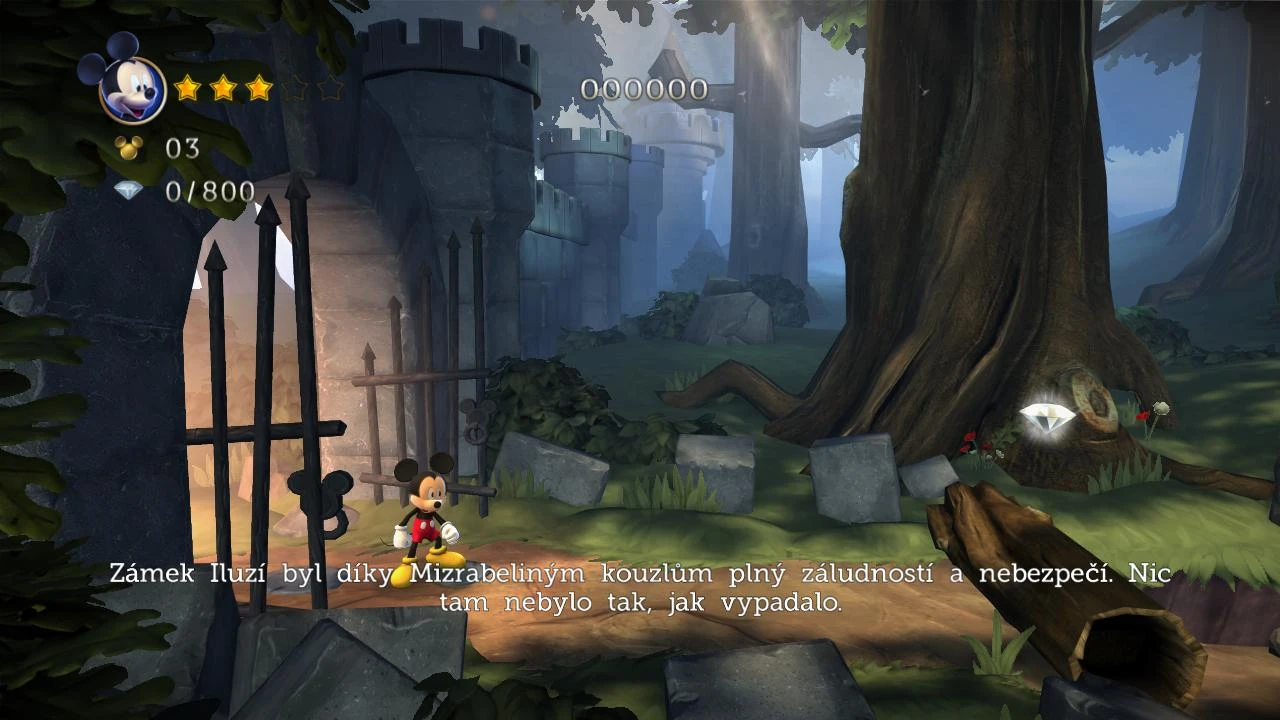
Task: Click the first empty star outline
Action: pos(294,88)
